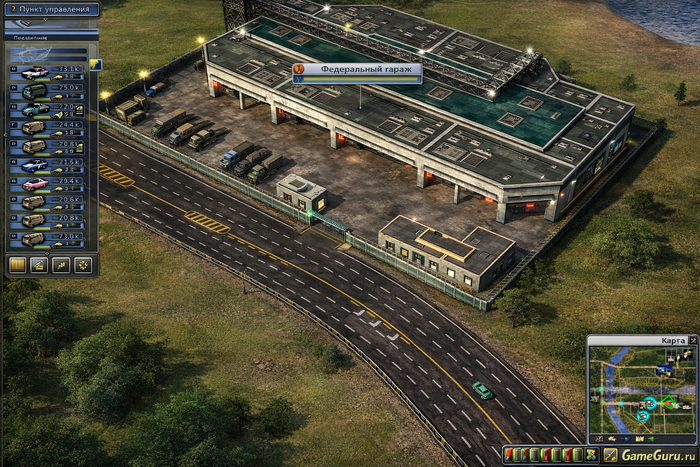Image resolution: width=700 pixels, height=467 pixels.
Task: Click the blue-yellow icon on the bottom bar
Action: coord(592,456)
